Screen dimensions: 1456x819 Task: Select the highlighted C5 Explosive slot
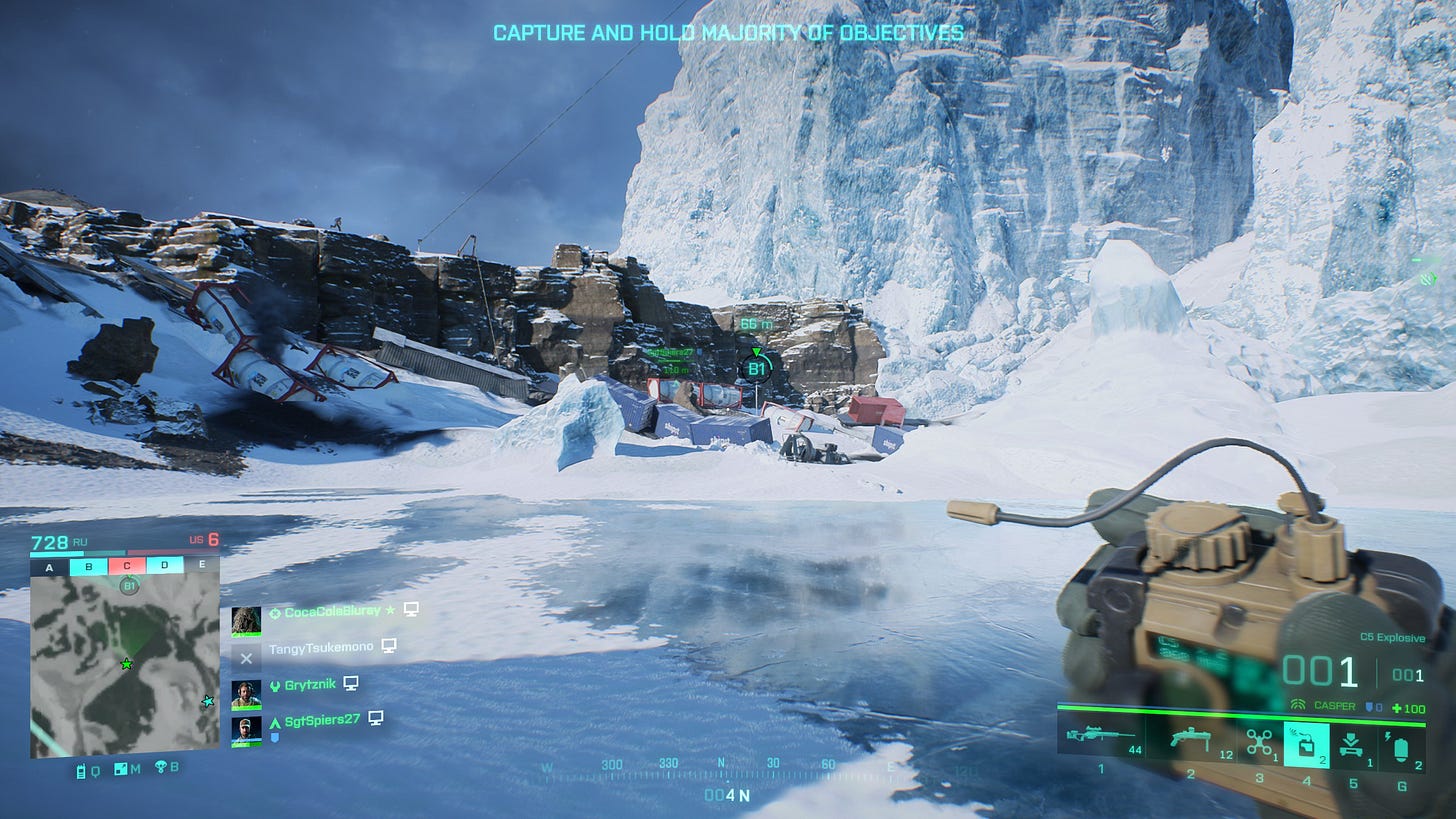(1306, 744)
